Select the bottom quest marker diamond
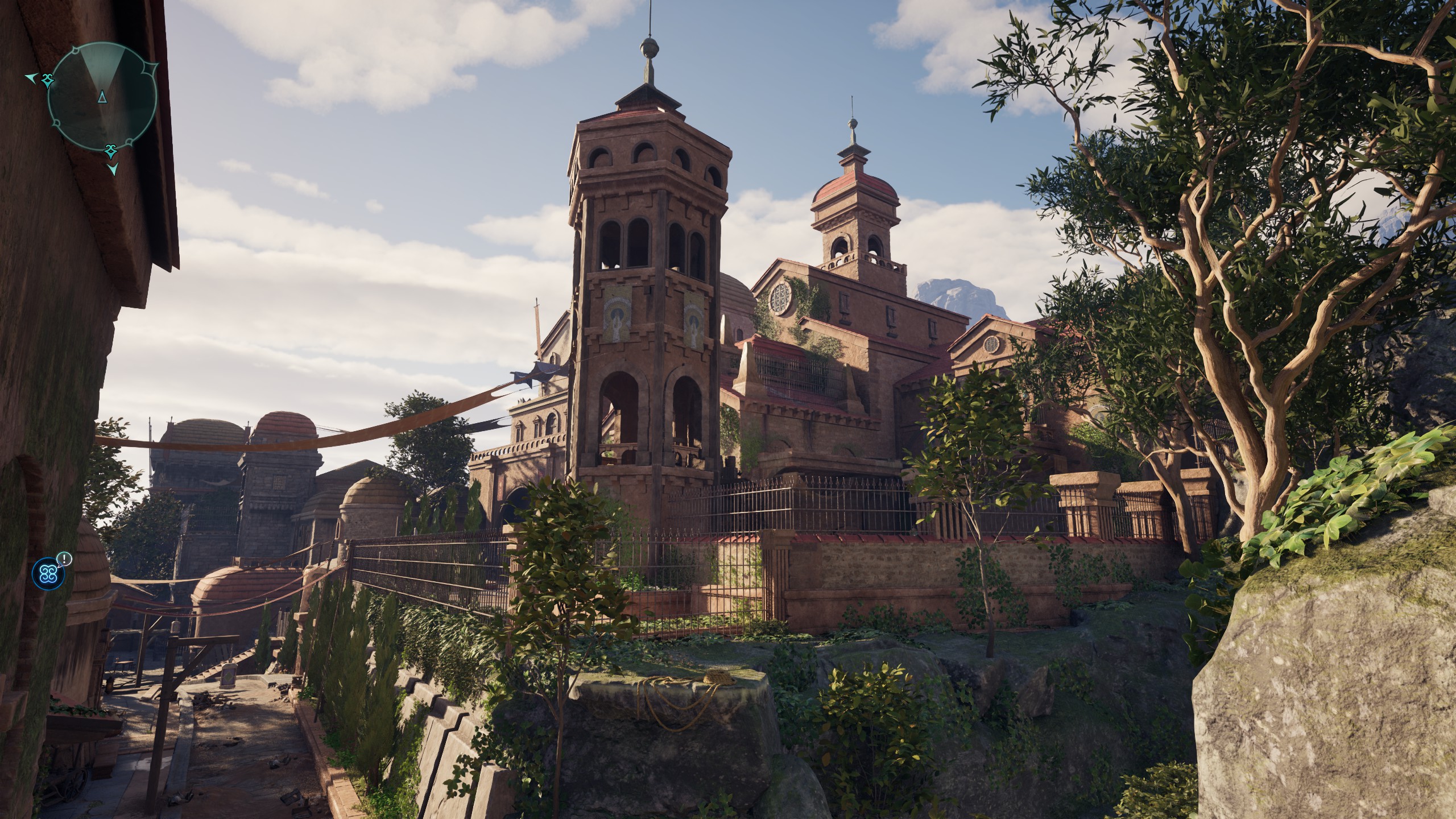This screenshot has width=1456, height=819. 111,152
